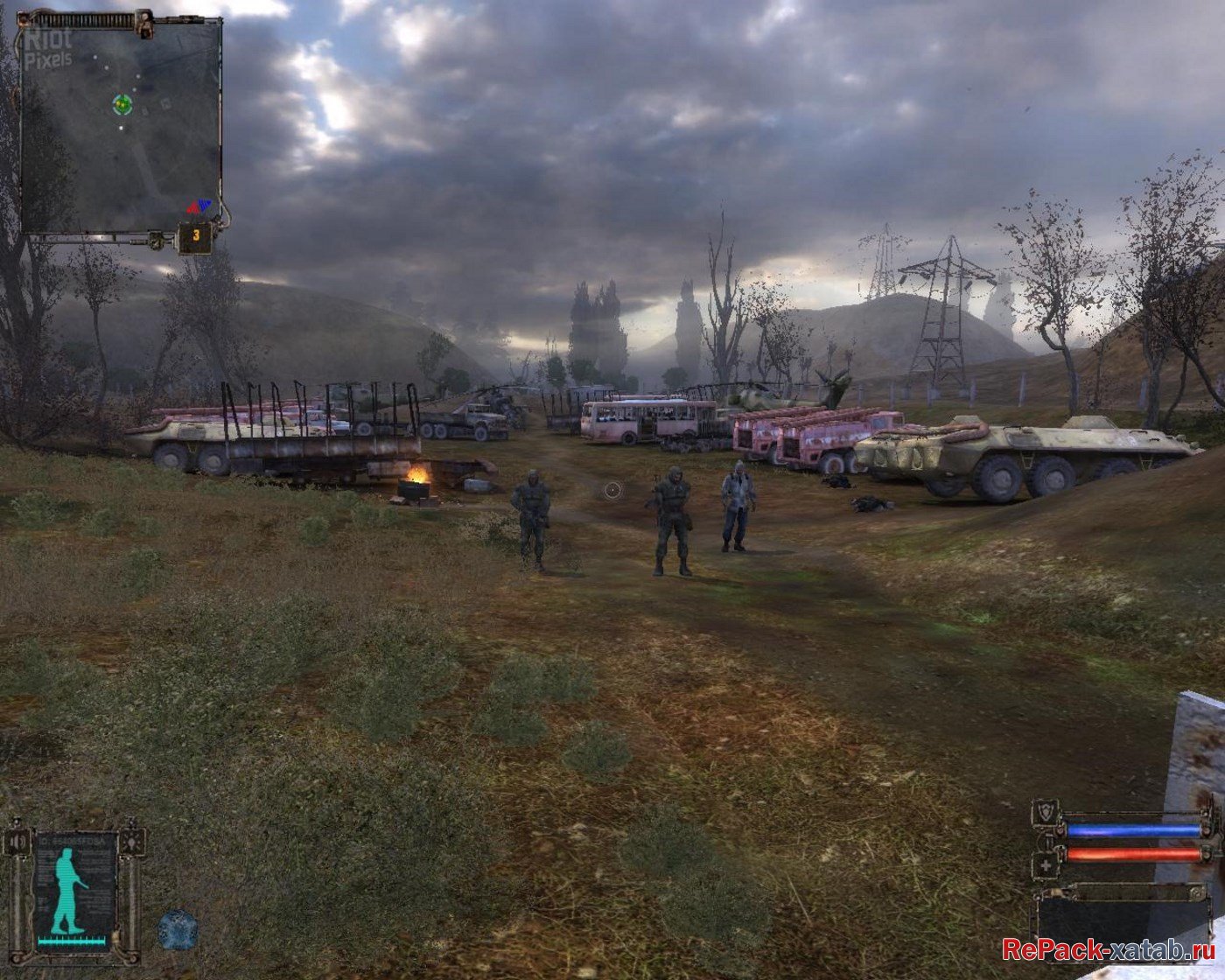Click the light bulb visibility icon
The height and width of the screenshot is (980, 1225).
click(131, 841)
